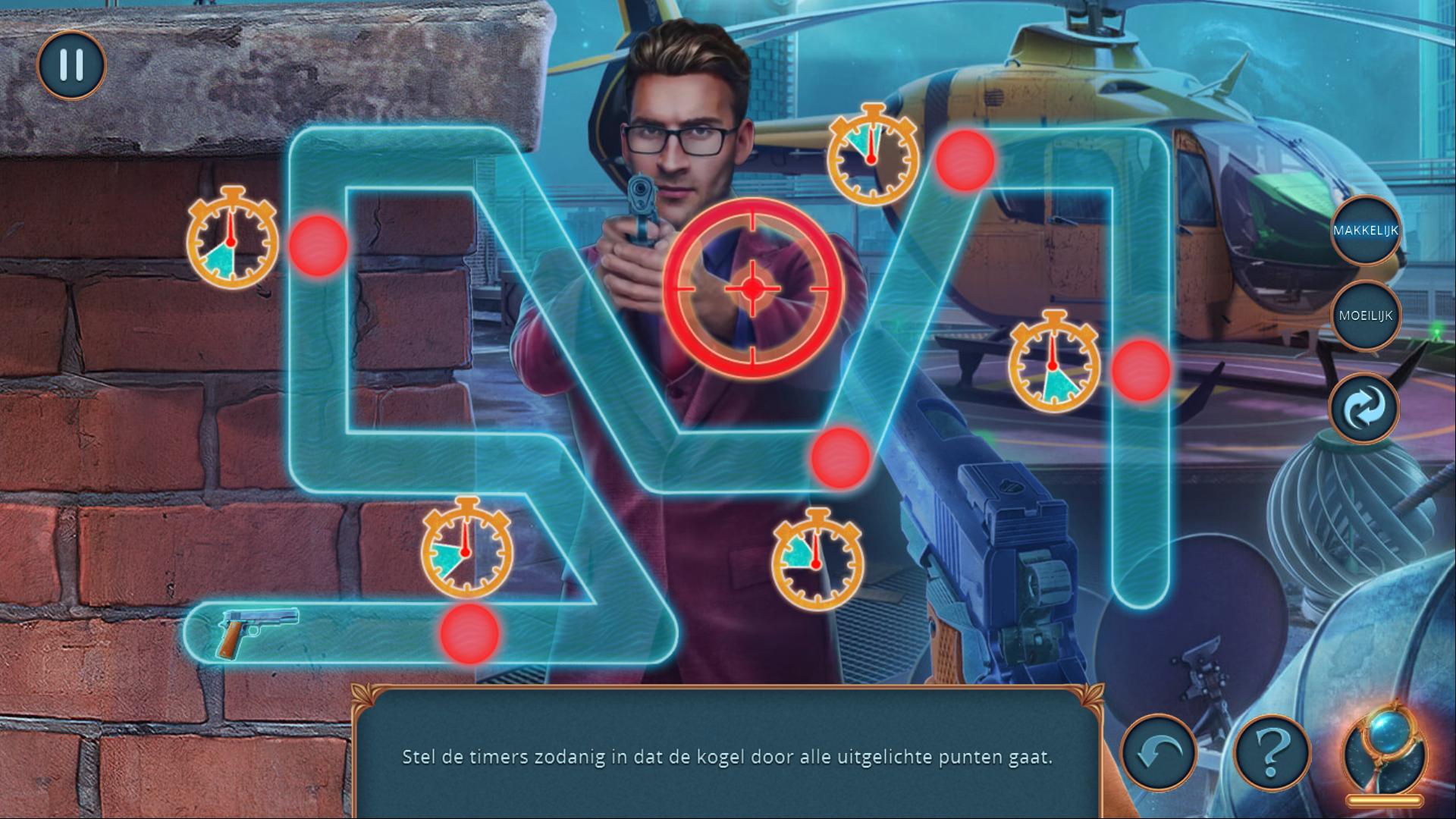The width and height of the screenshot is (1456, 819).
Task: Switch to Moeilijk difficulty
Action: coord(1365,315)
